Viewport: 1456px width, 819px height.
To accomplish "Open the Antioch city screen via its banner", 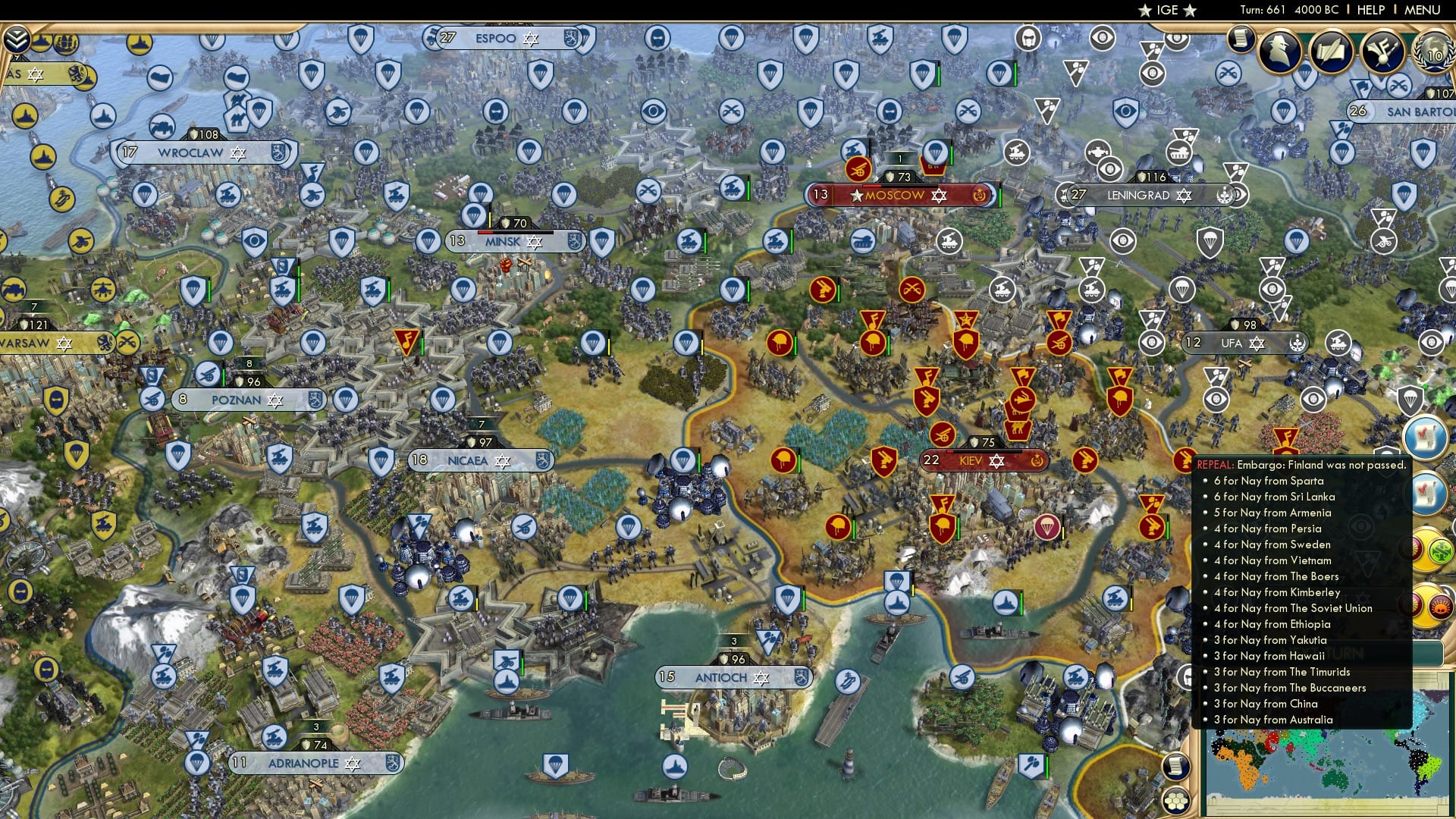I will pyautogui.click(x=722, y=677).
